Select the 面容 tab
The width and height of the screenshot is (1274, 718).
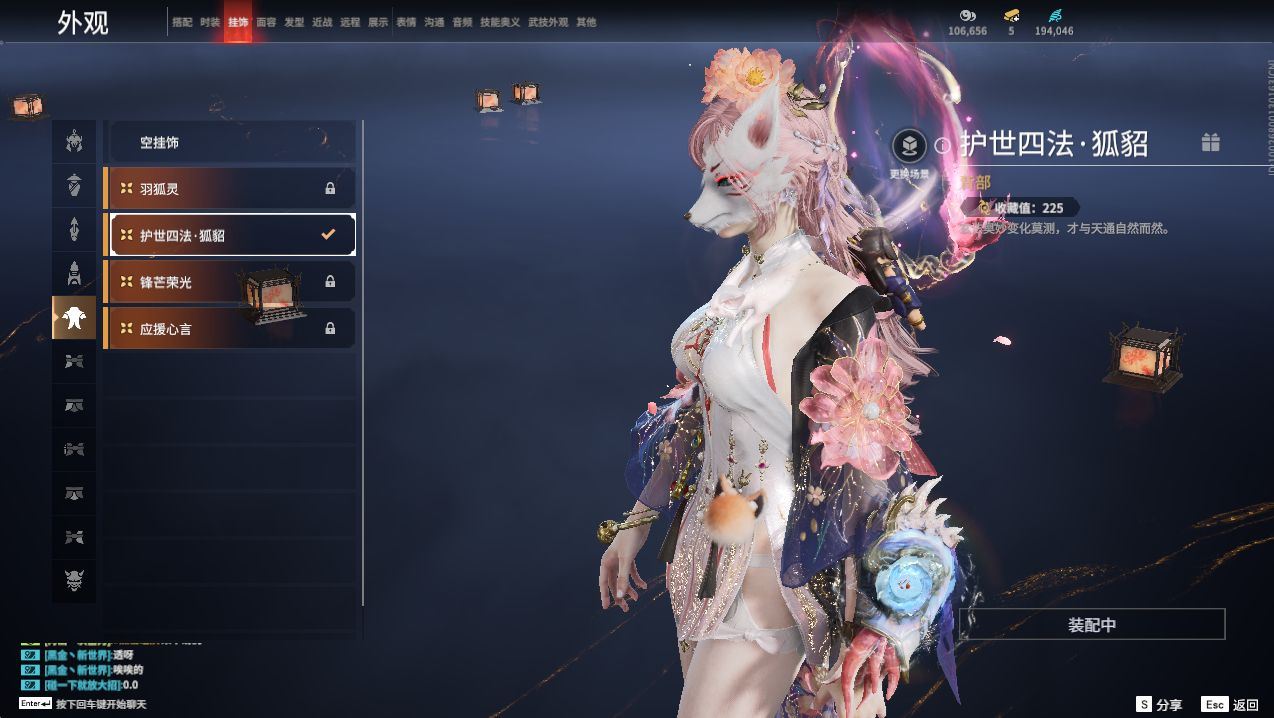(x=266, y=22)
